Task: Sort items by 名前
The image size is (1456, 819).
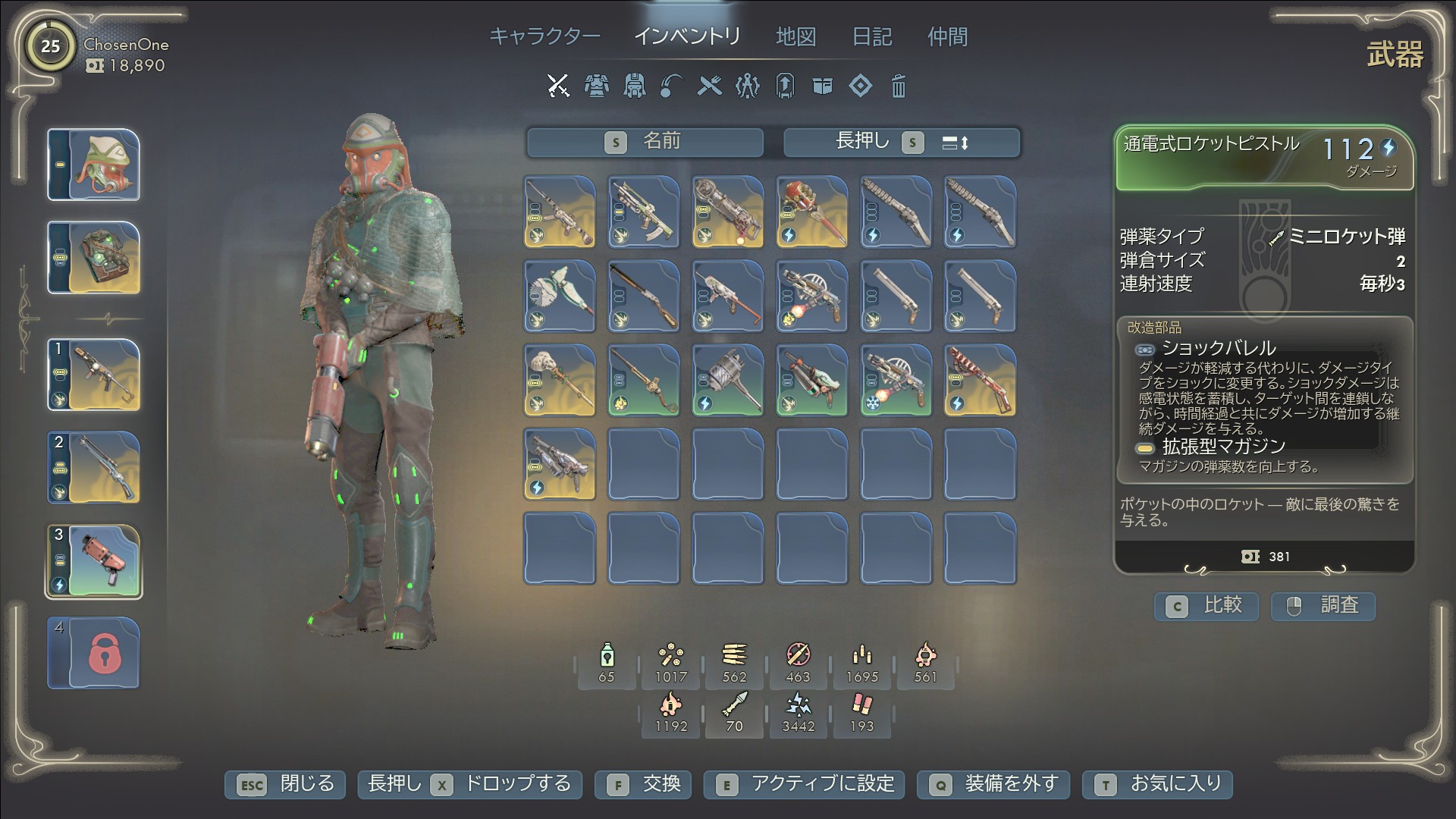Action: [645, 142]
